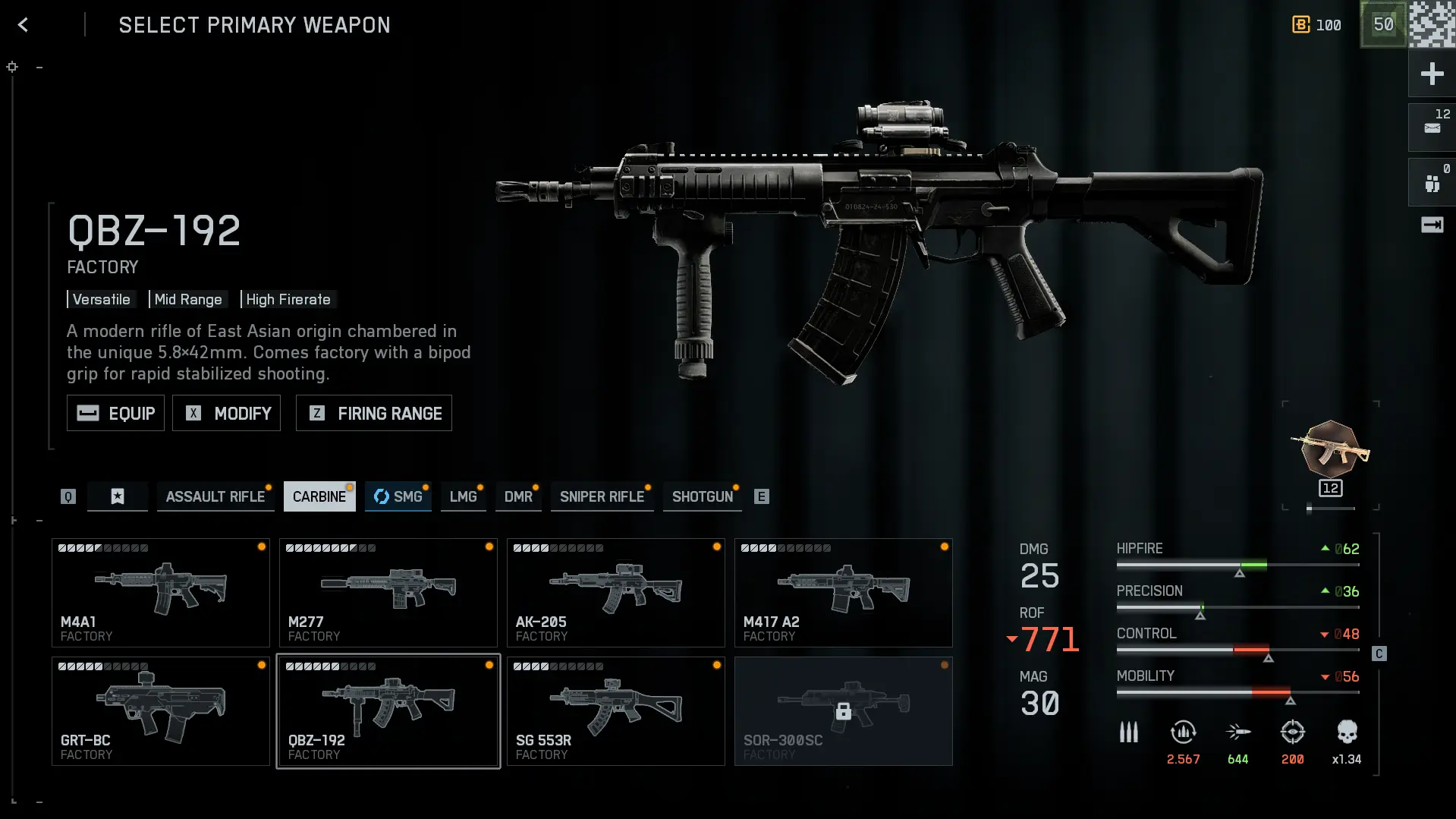Choose the M277 Factory carbine
Viewport: 1456px width, 819px height.
click(x=388, y=593)
